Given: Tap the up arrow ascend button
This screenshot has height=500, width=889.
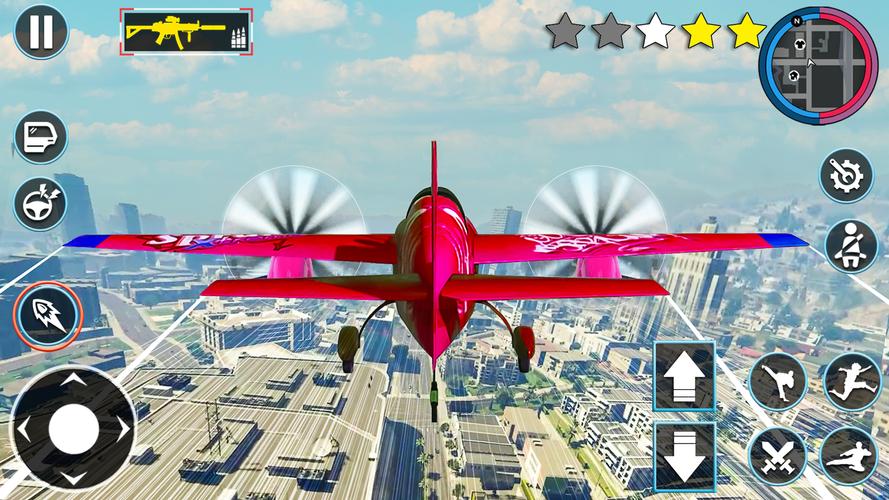Looking at the screenshot, I should tap(684, 376).
